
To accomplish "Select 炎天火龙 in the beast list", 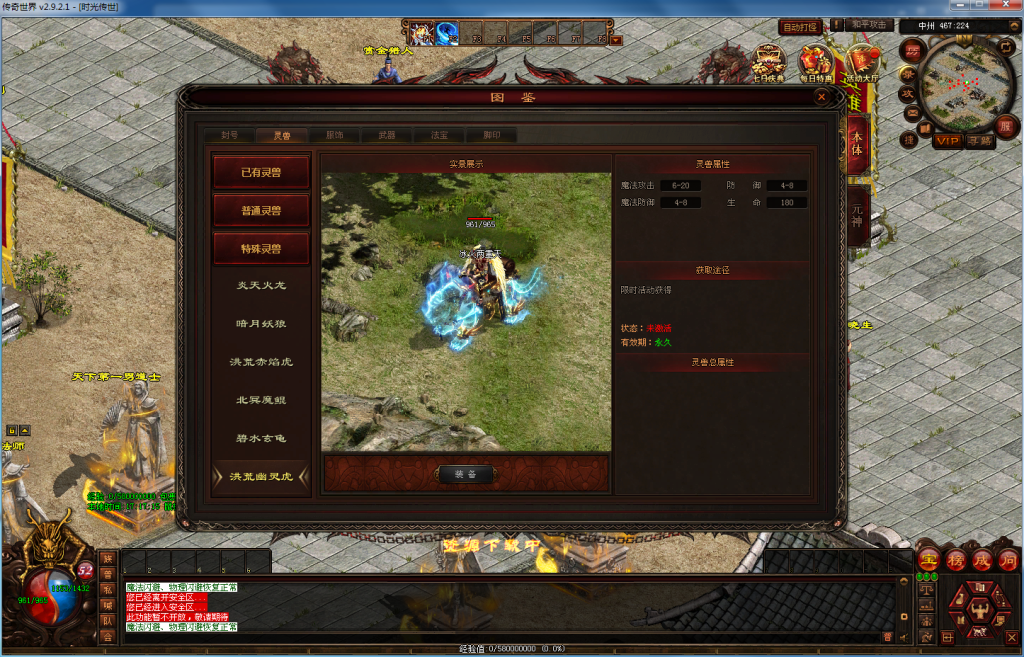I will point(260,286).
